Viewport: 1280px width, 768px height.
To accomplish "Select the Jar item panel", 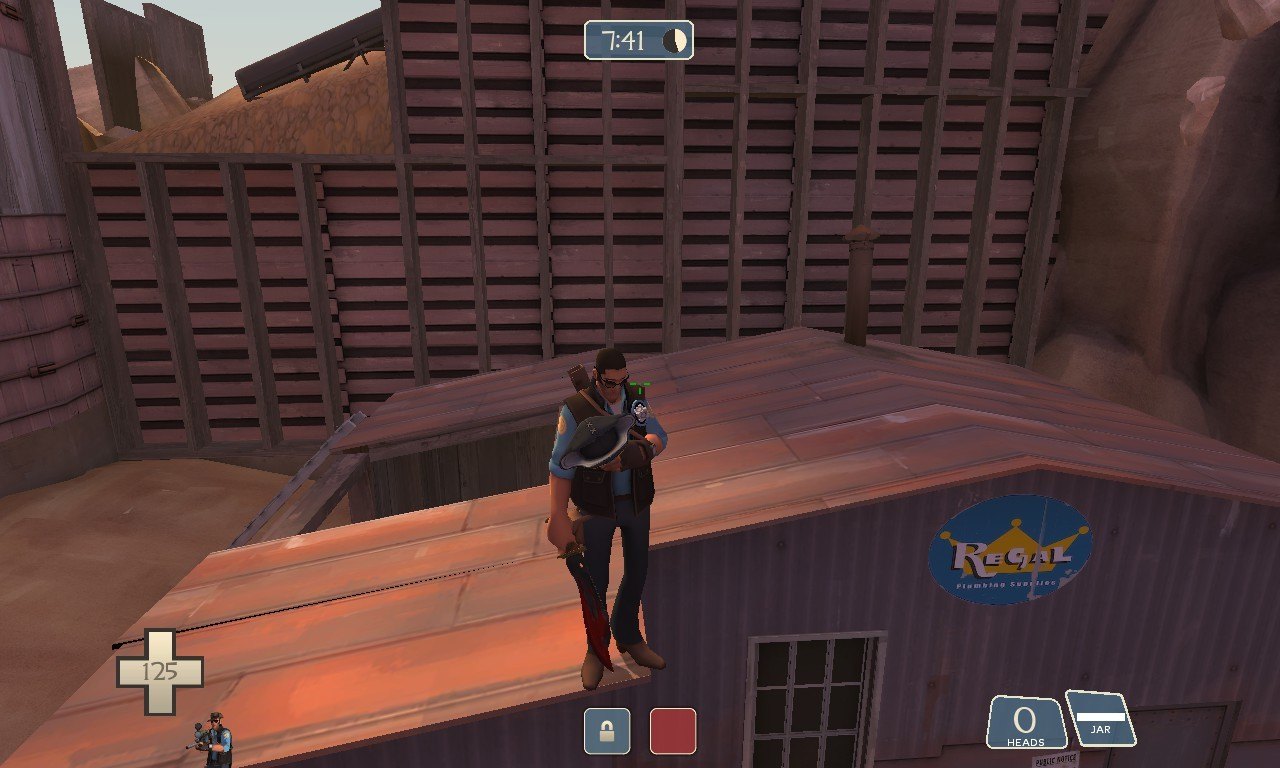I will [1100, 718].
